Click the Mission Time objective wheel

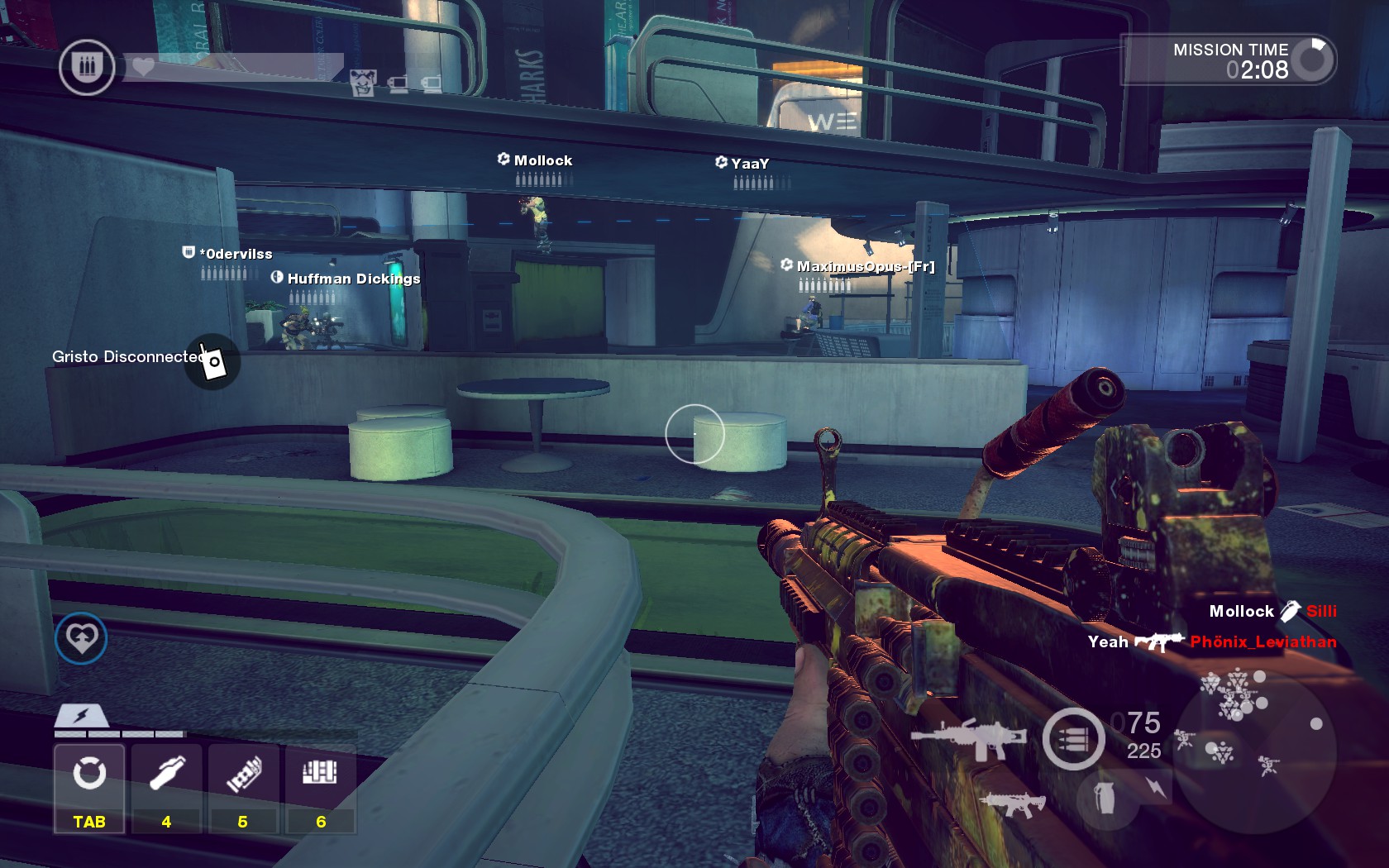1313,60
